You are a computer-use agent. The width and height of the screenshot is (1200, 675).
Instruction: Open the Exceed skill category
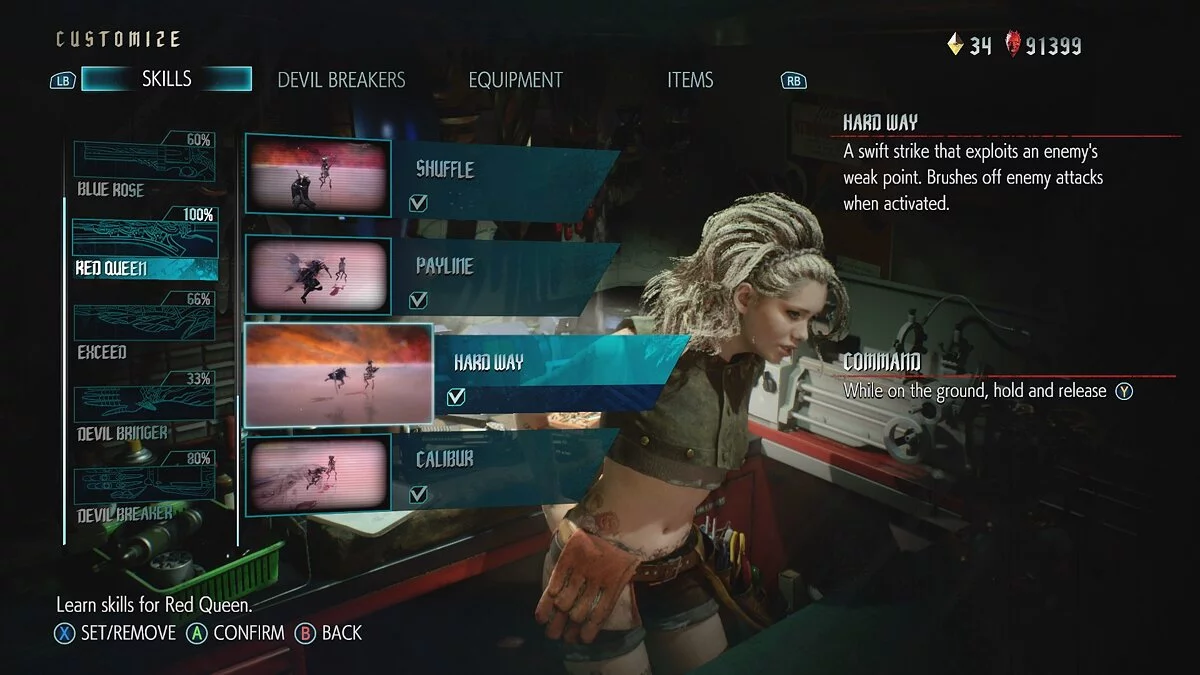(144, 331)
